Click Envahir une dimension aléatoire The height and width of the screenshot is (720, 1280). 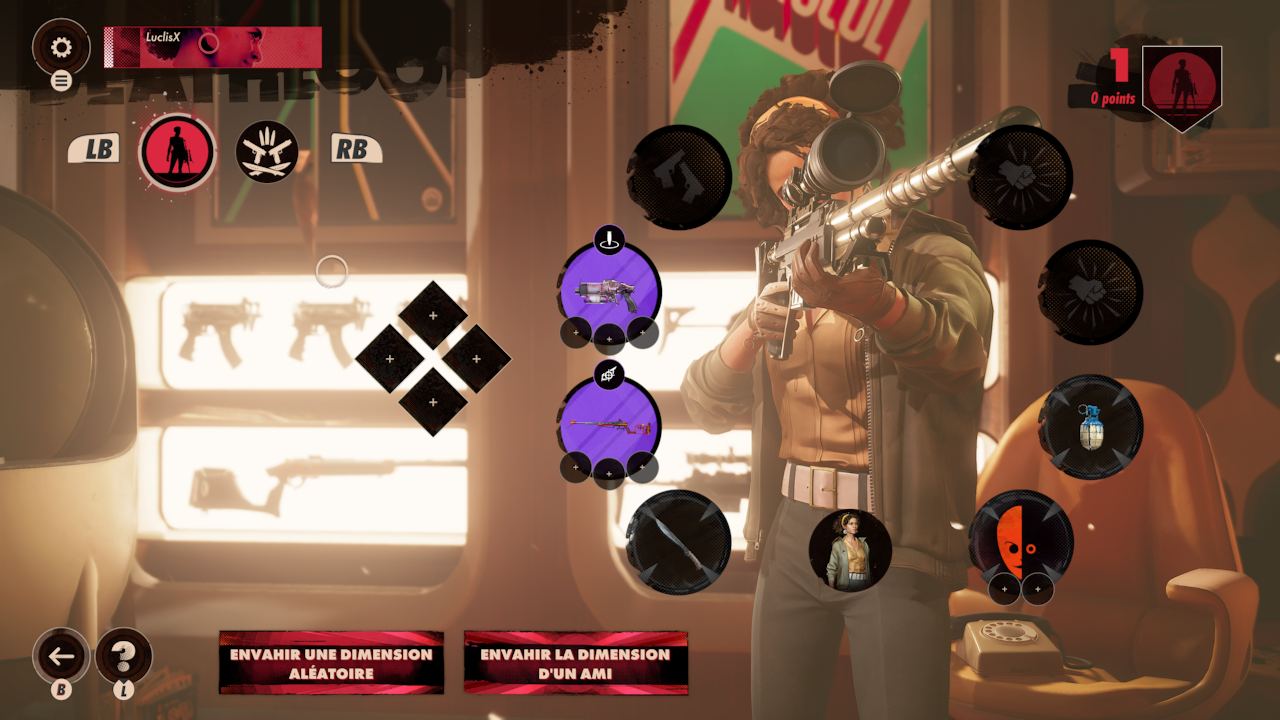click(331, 663)
